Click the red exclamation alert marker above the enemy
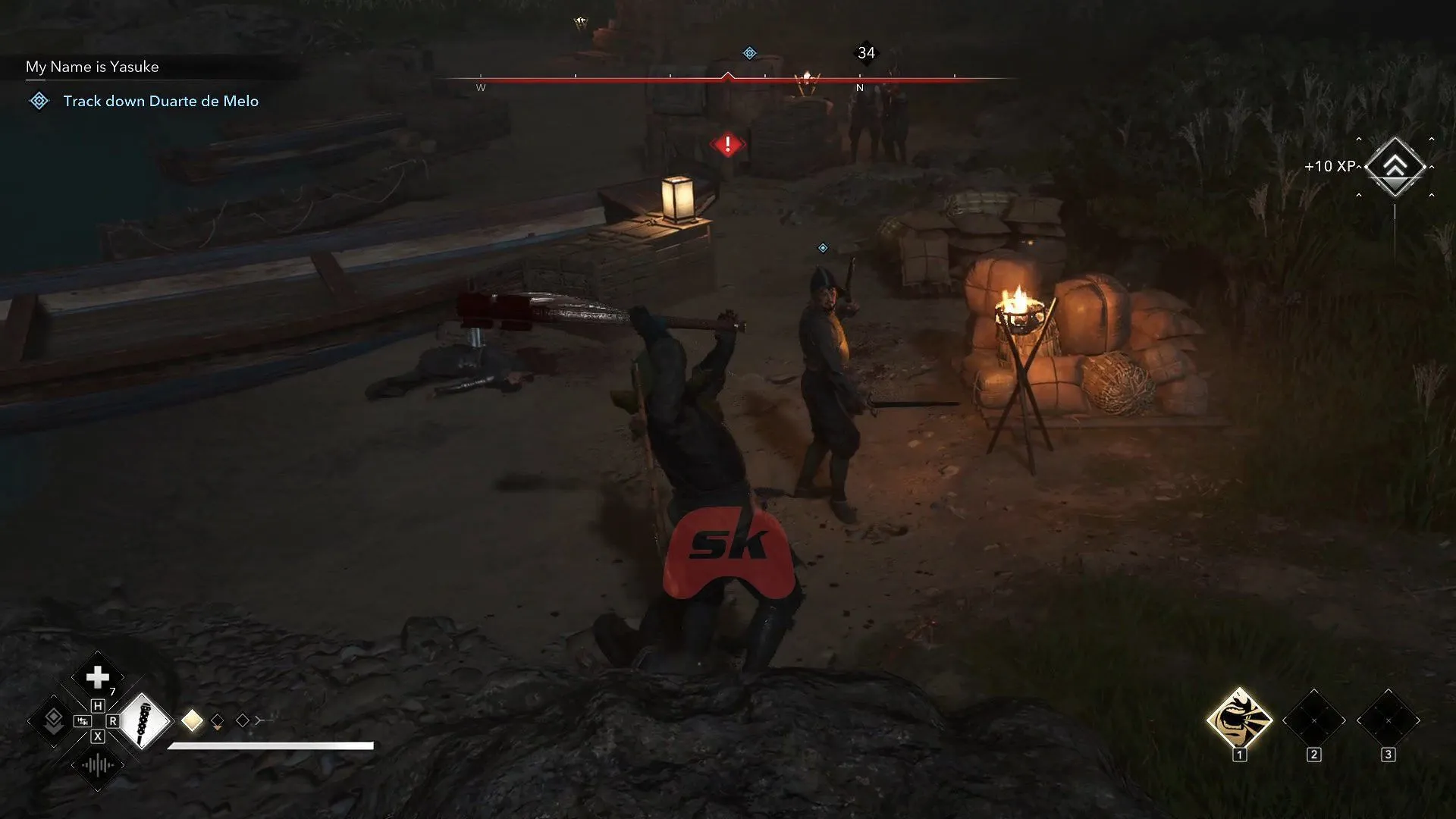Image resolution: width=1456 pixels, height=819 pixels. point(727,144)
